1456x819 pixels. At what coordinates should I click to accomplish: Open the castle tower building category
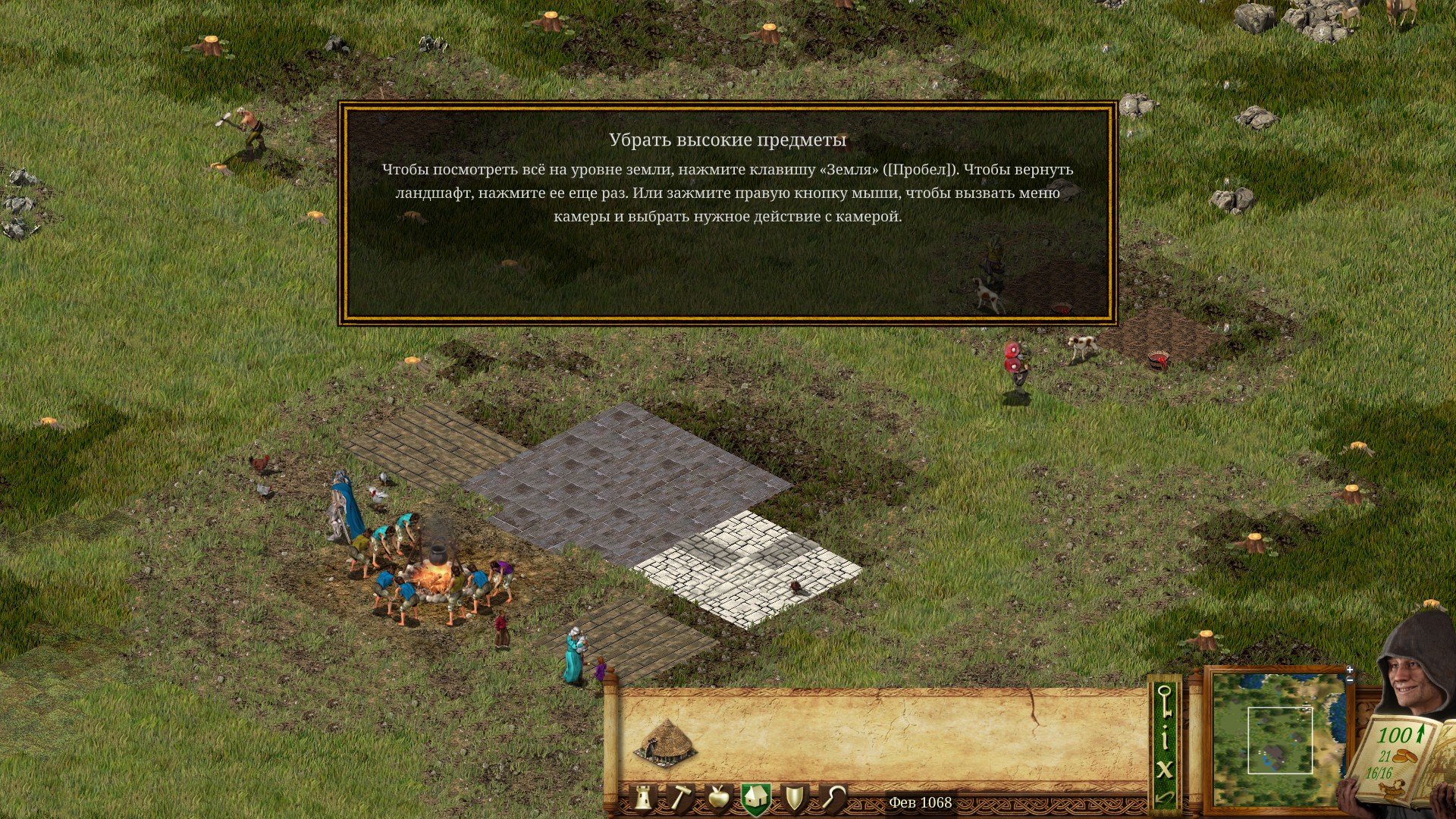pyautogui.click(x=642, y=799)
